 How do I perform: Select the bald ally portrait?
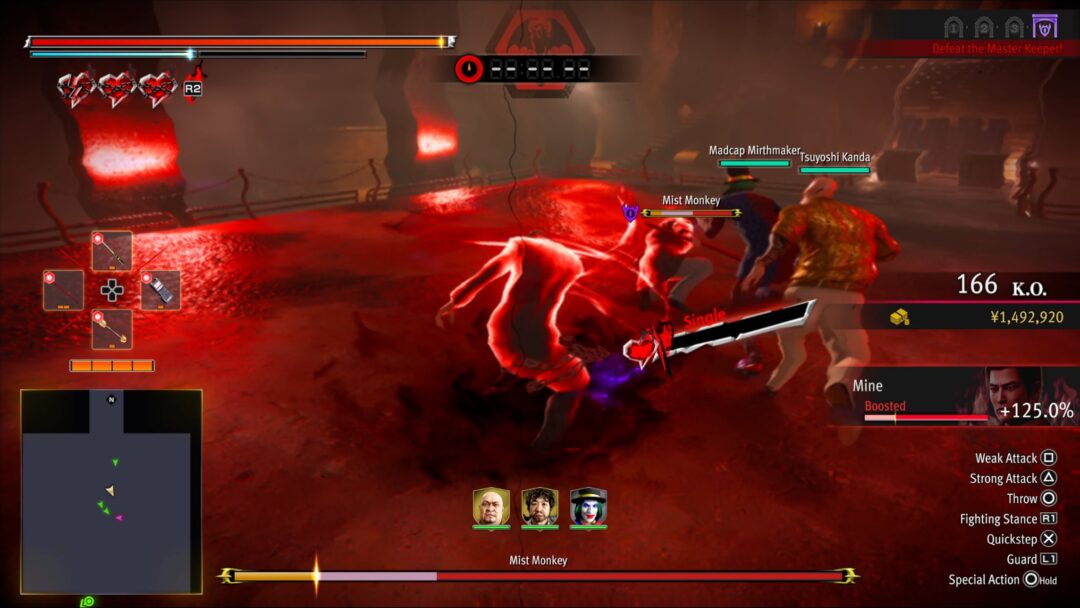pyautogui.click(x=490, y=507)
